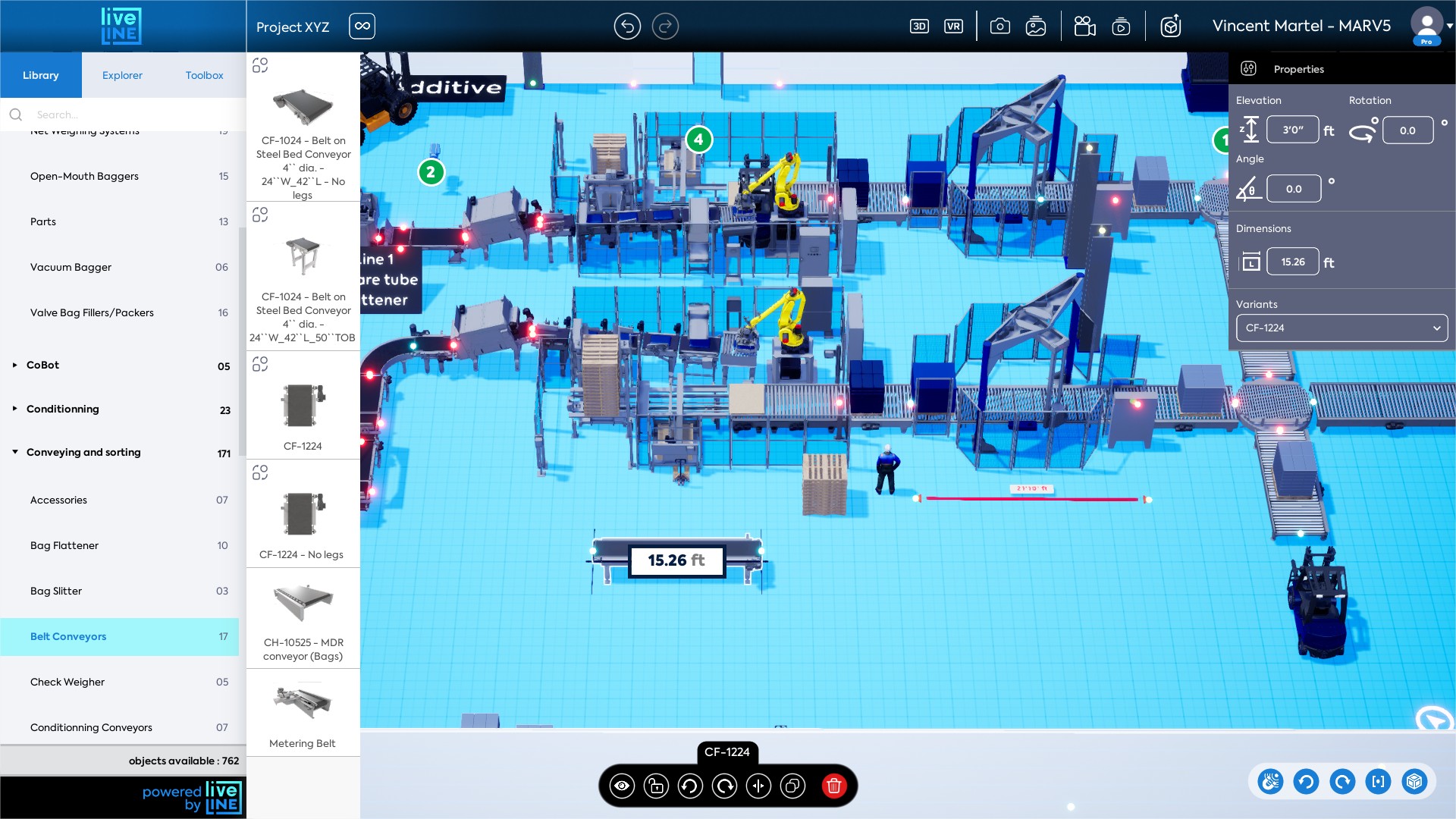The image size is (1456, 819).
Task: Unlock the selected object's lock toggle
Action: pyautogui.click(x=657, y=786)
